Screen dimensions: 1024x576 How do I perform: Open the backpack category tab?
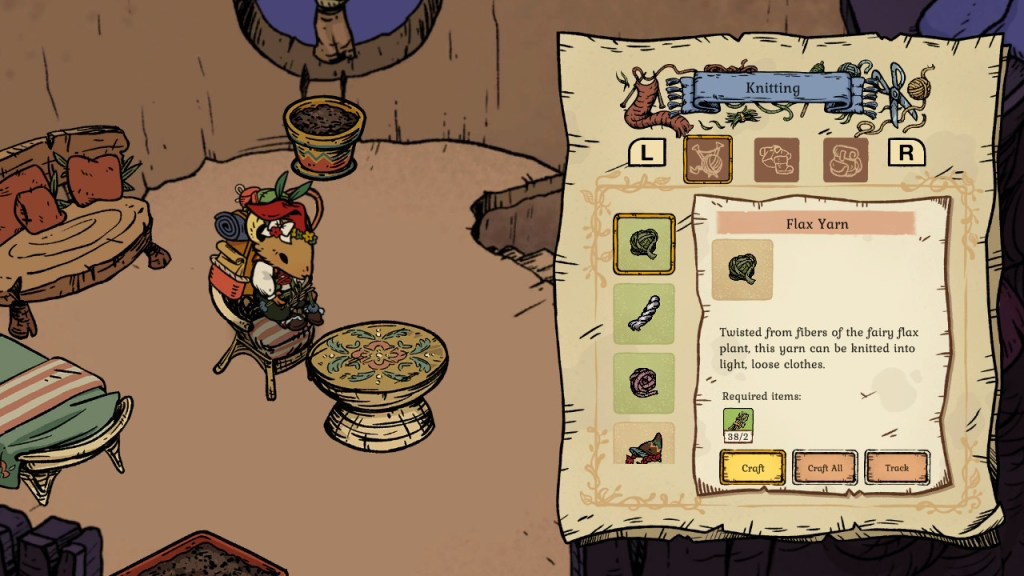tap(845, 159)
